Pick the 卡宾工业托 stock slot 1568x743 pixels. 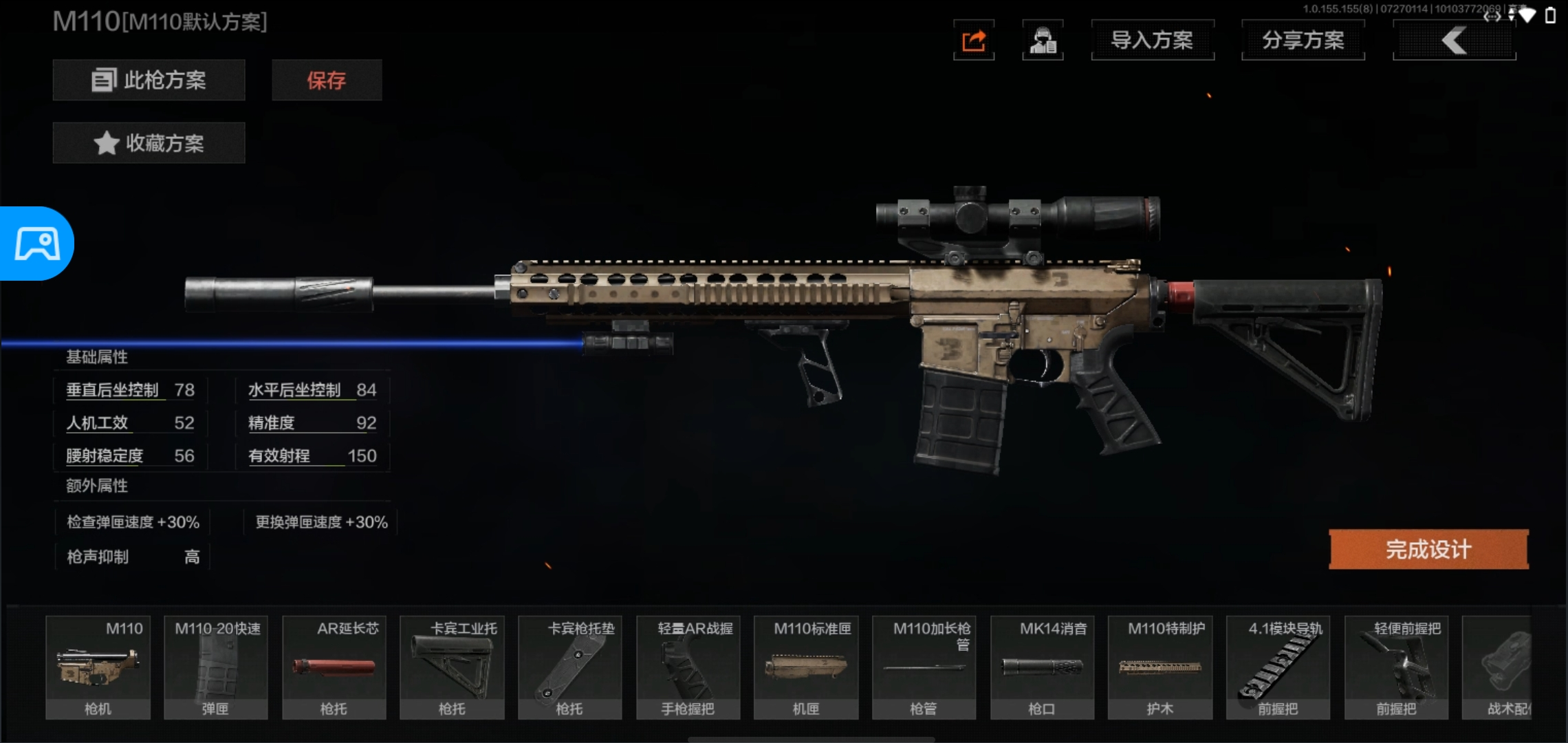pyautogui.click(x=452, y=667)
